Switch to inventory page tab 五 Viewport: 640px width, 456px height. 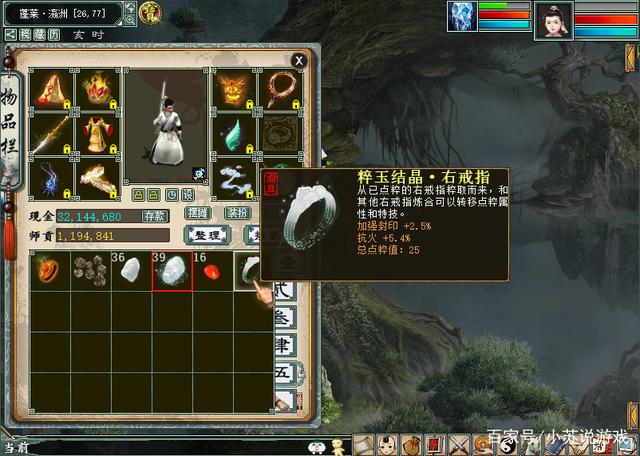point(284,375)
